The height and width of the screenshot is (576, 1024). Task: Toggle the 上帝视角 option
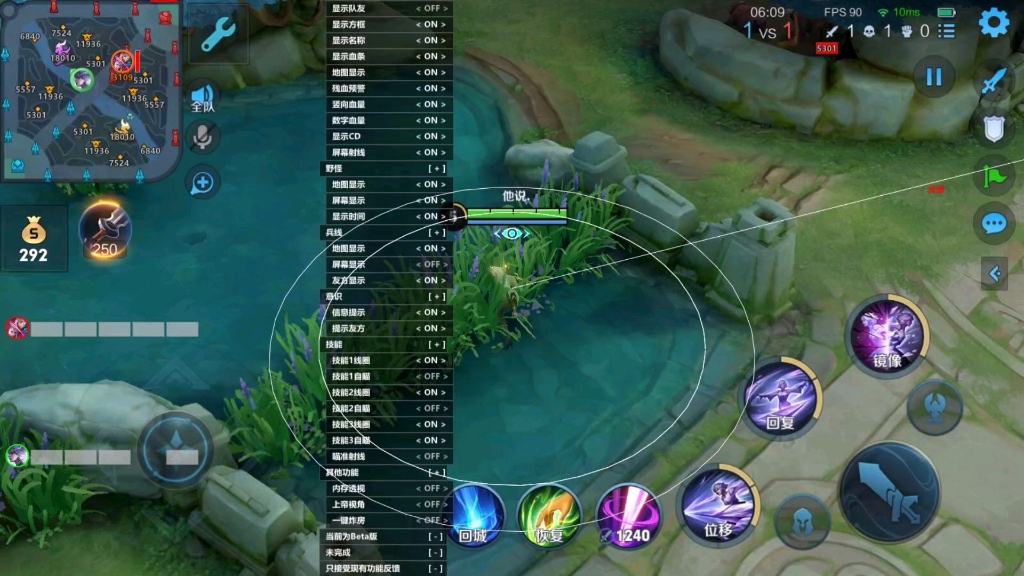coord(432,504)
